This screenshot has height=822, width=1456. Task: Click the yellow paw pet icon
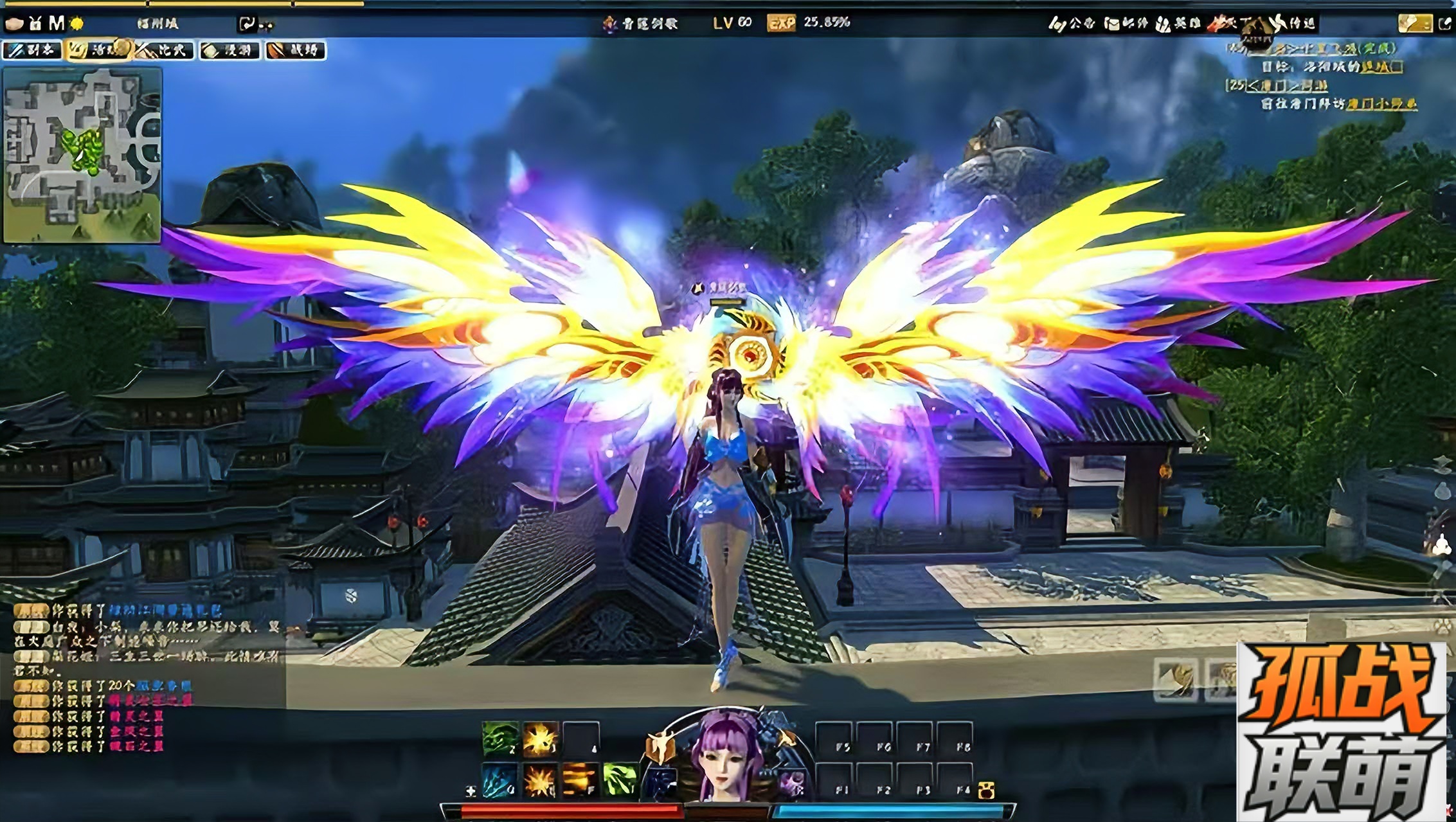point(986,791)
